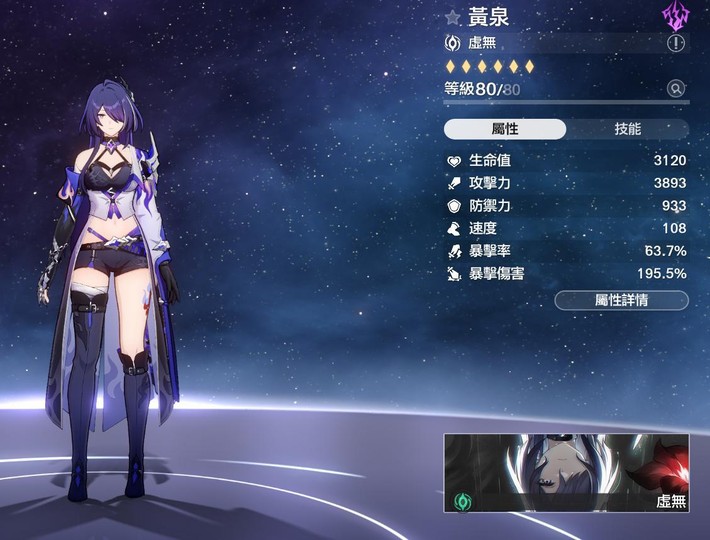Open 屬性詳情 stat details
Screen dimensions: 710x540
coord(621,300)
